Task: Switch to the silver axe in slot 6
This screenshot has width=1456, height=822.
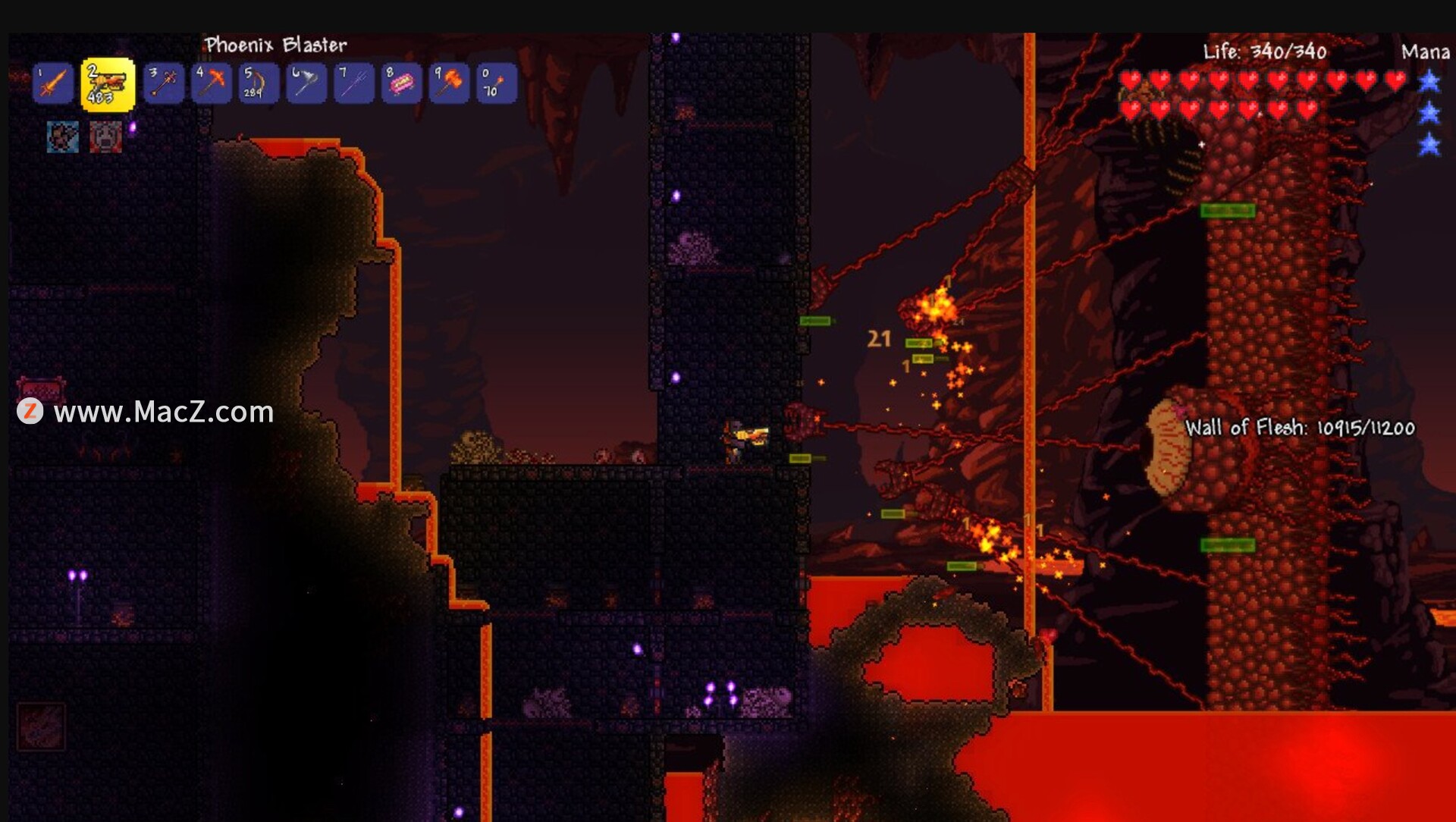Action: (x=306, y=83)
